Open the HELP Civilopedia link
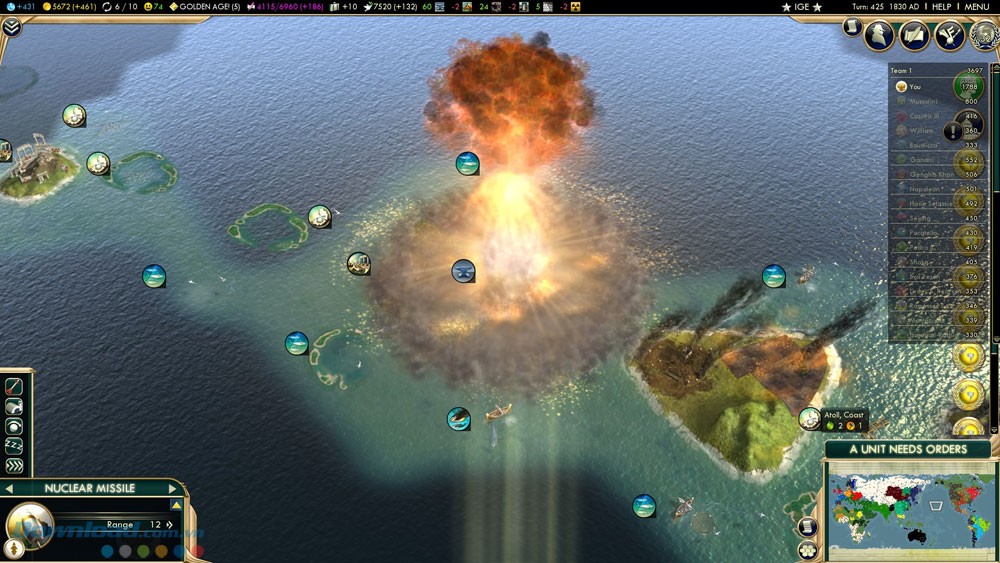Image resolution: width=1000 pixels, height=563 pixels. 941,7
